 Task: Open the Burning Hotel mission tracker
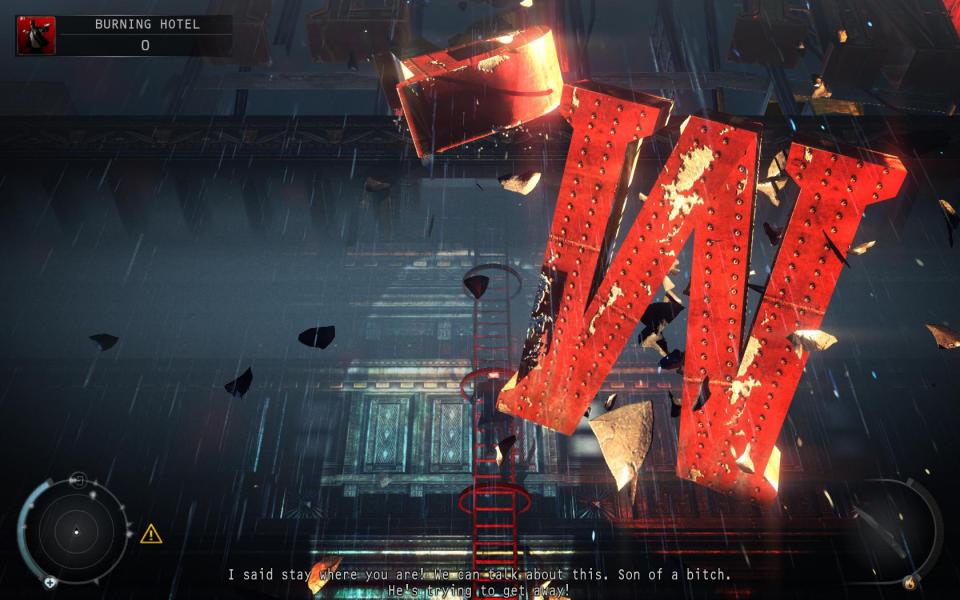pos(145,35)
